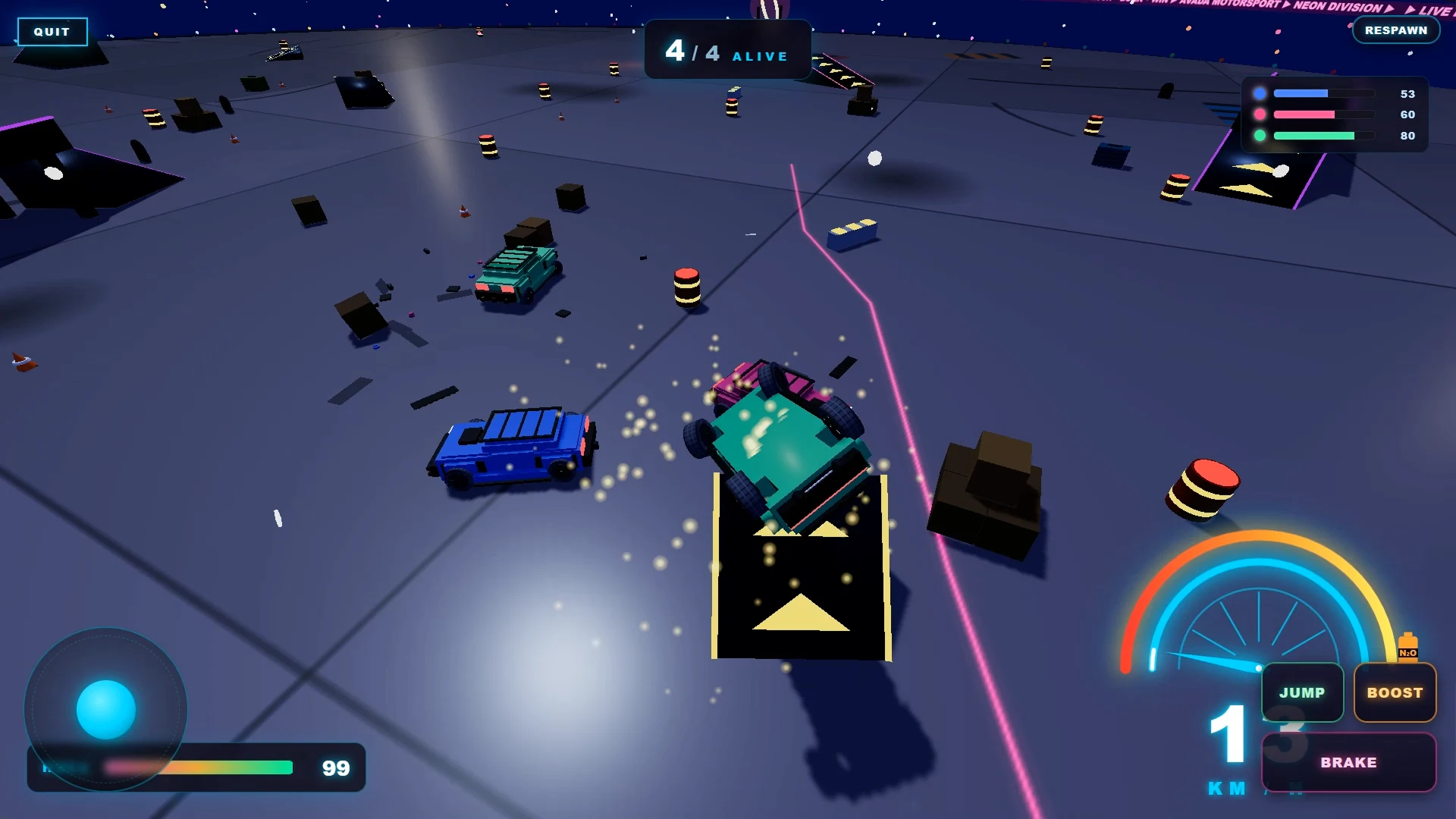Click the 4/4 ALIVE counter panel
The width and height of the screenshot is (1456, 819).
726,51
